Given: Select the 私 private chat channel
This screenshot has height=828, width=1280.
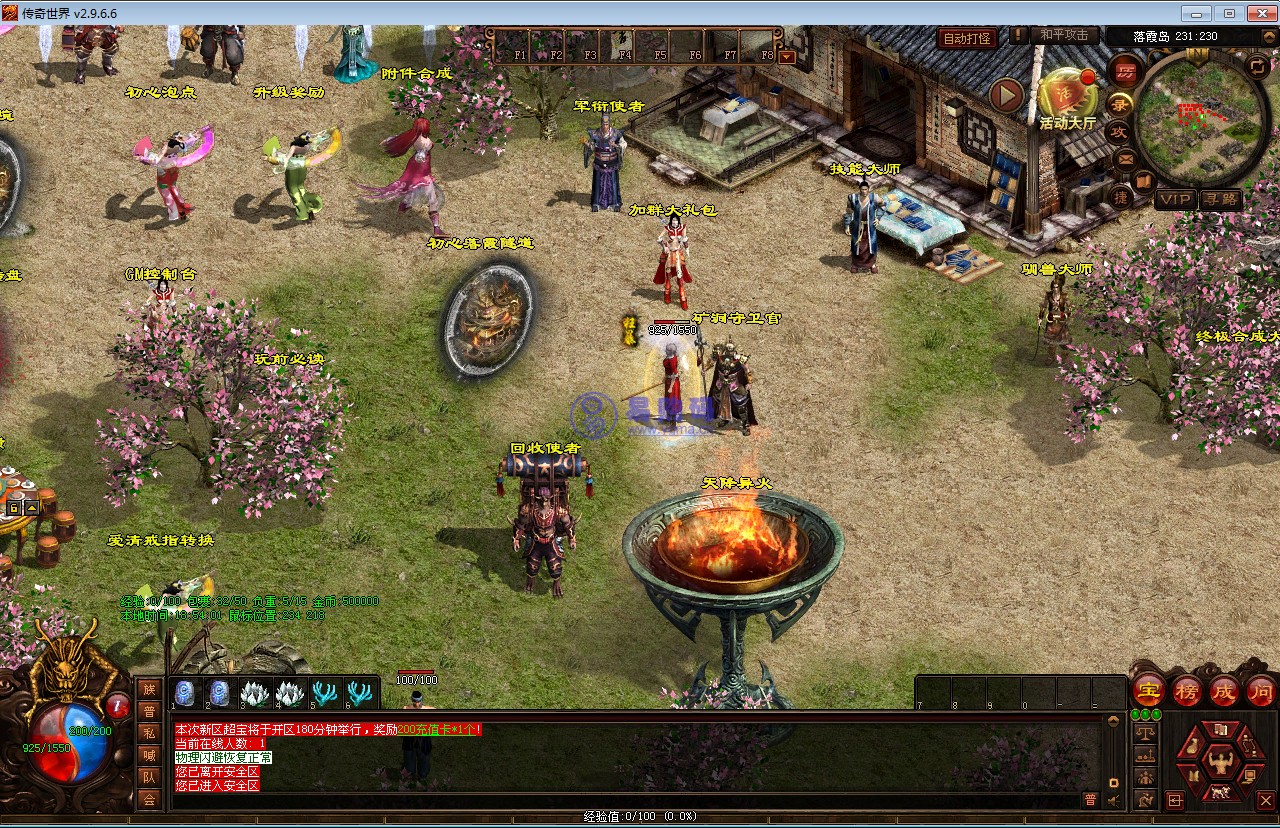Looking at the screenshot, I should tap(149, 733).
